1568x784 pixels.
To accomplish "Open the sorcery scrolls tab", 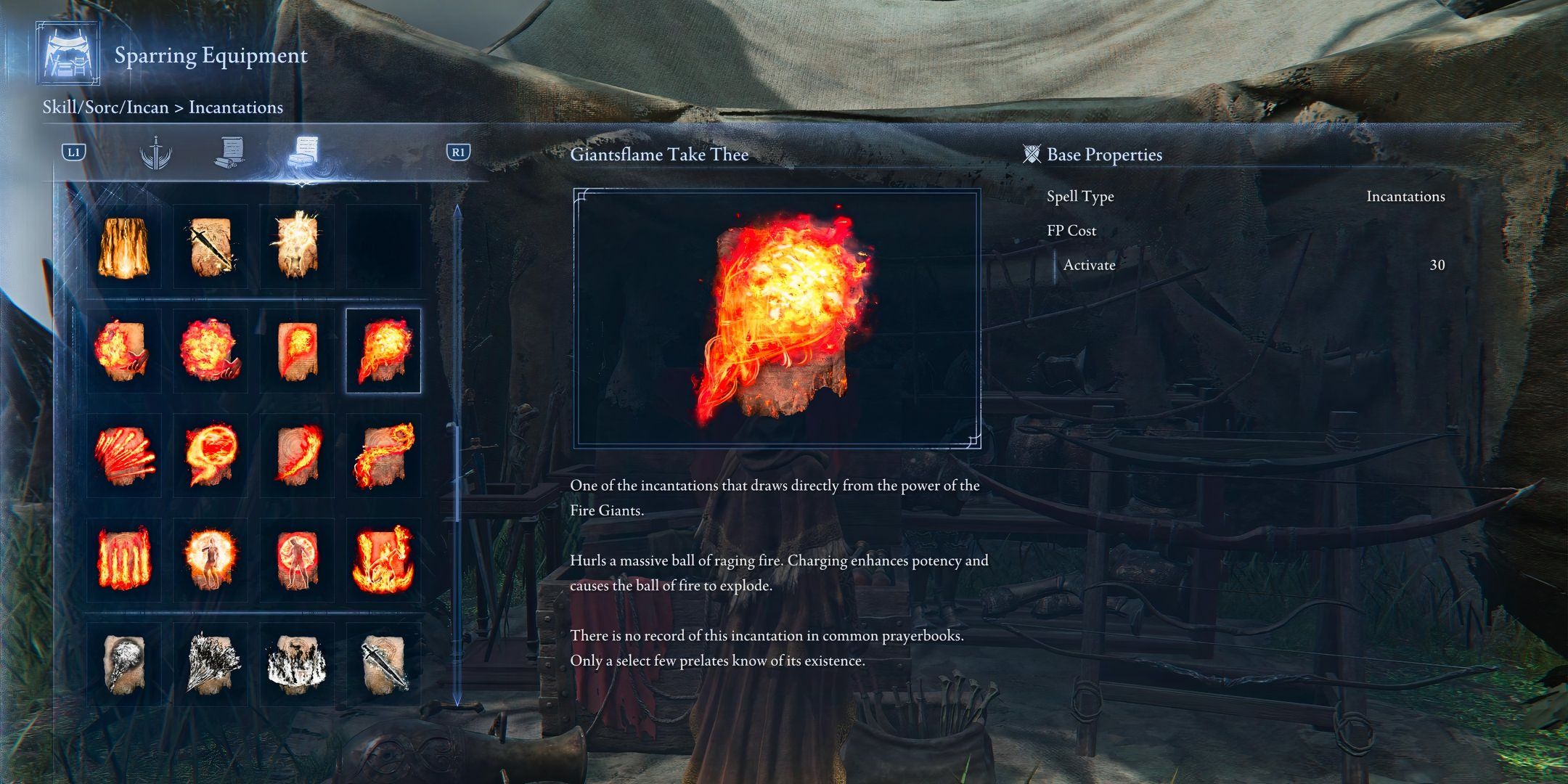I will 230,153.
